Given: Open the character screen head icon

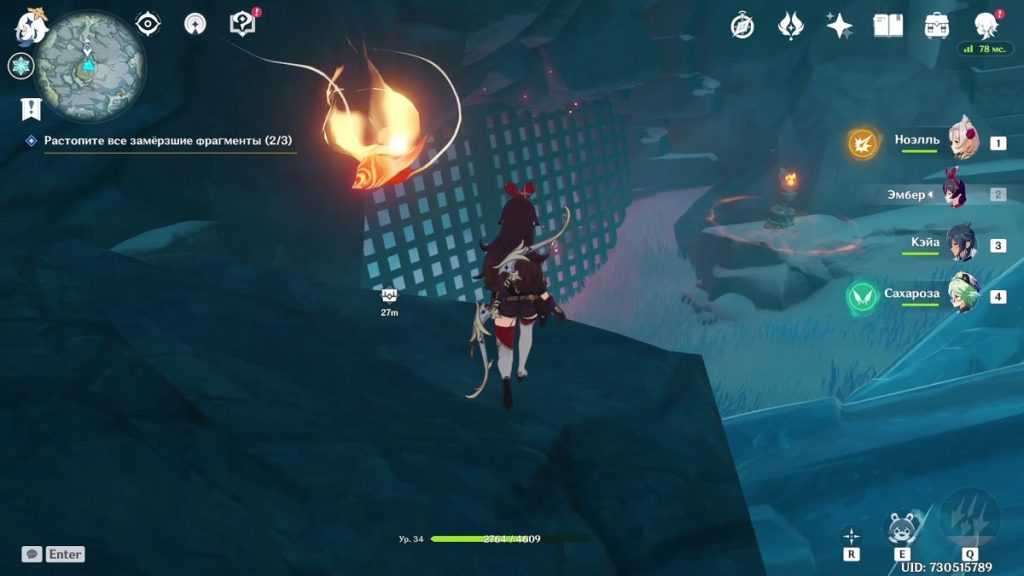Looking at the screenshot, I should (986, 26).
